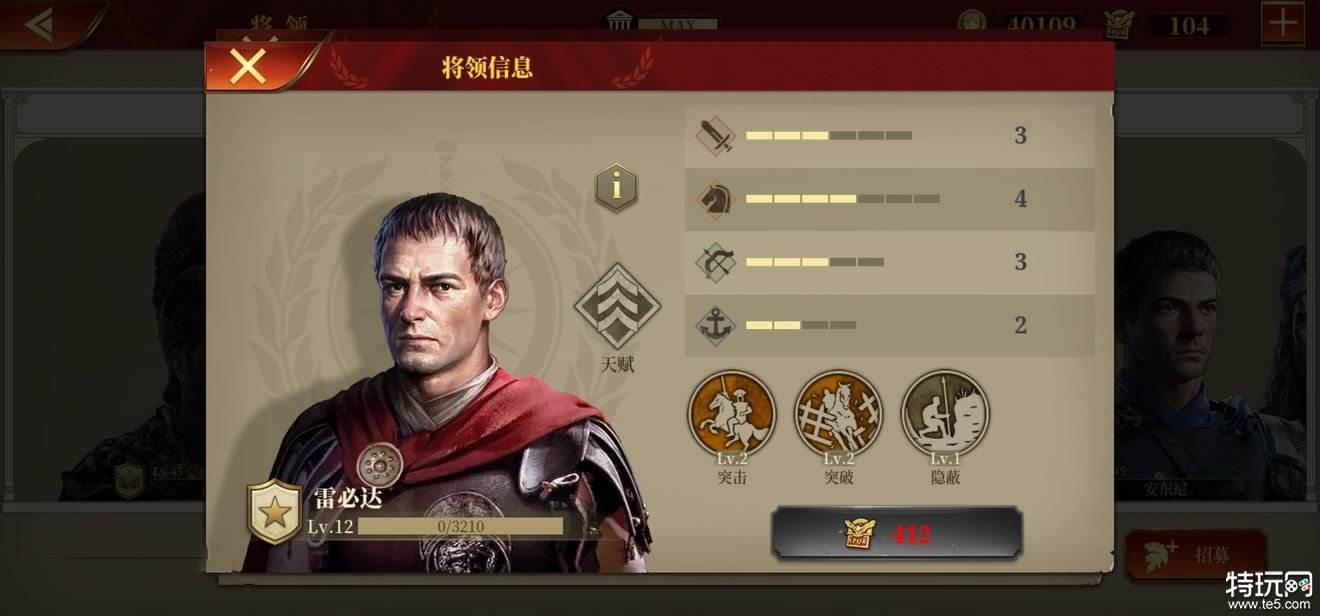Tap the 招募 recruit button
Image resolution: width=1320 pixels, height=616 pixels.
[x=1196, y=556]
